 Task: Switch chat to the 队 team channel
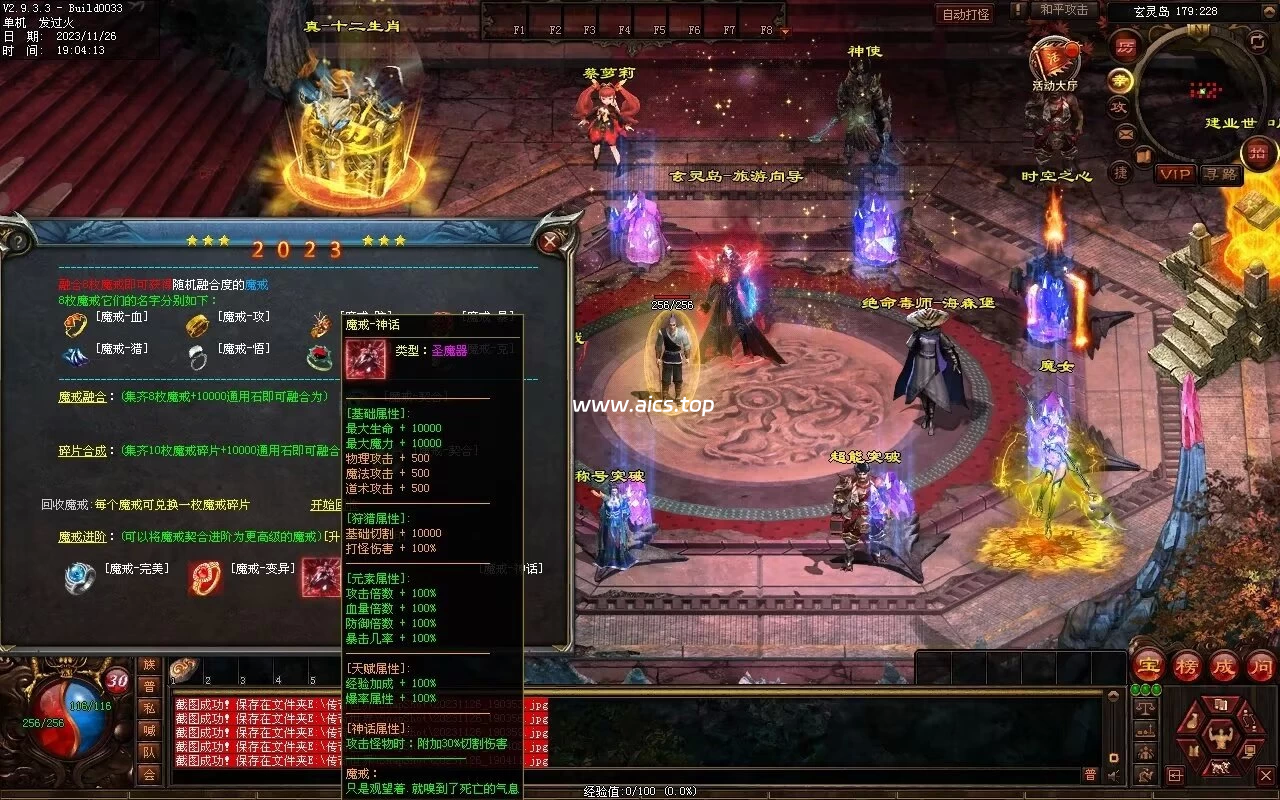pyautogui.click(x=149, y=752)
